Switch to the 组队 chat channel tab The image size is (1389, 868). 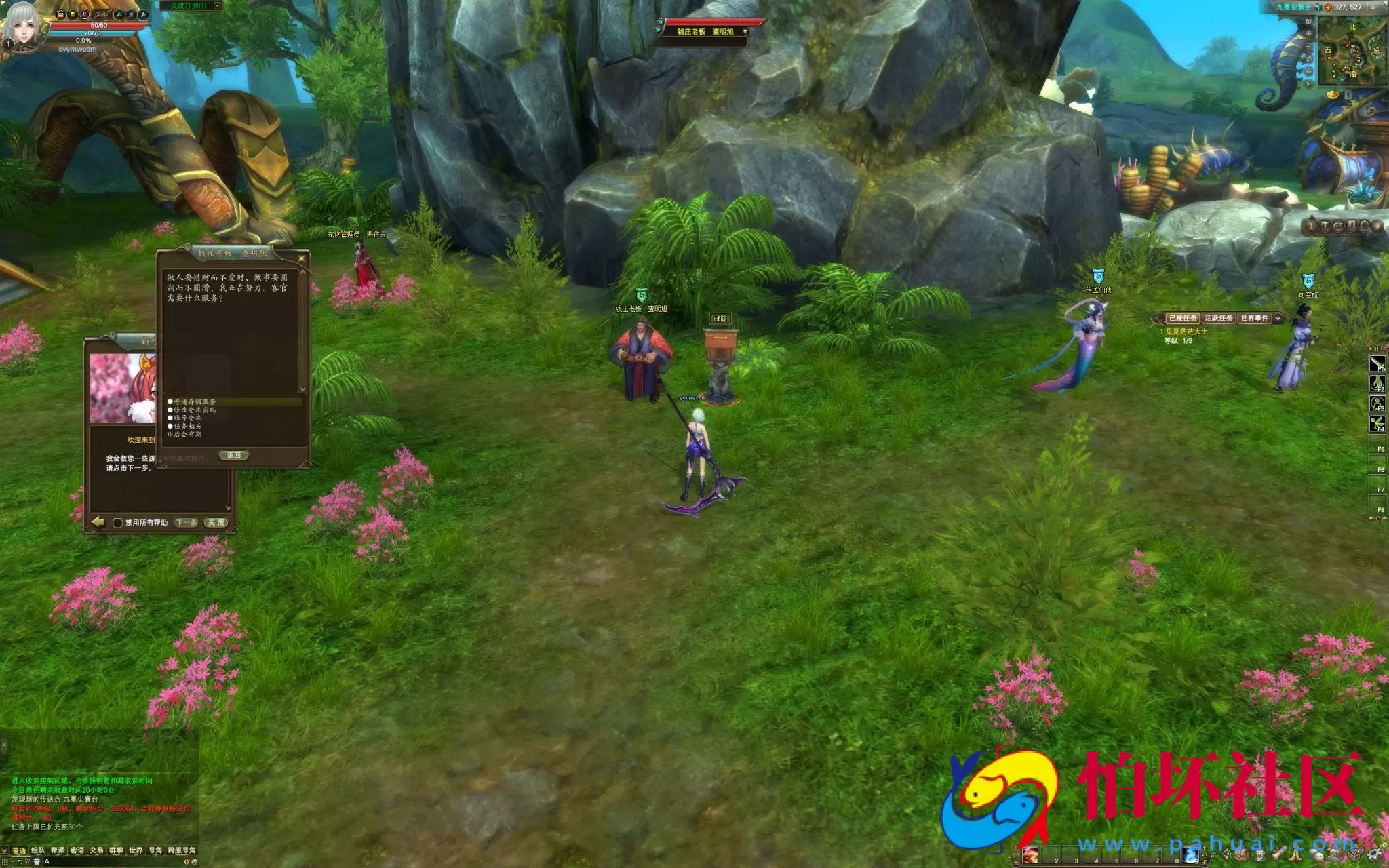point(38,850)
